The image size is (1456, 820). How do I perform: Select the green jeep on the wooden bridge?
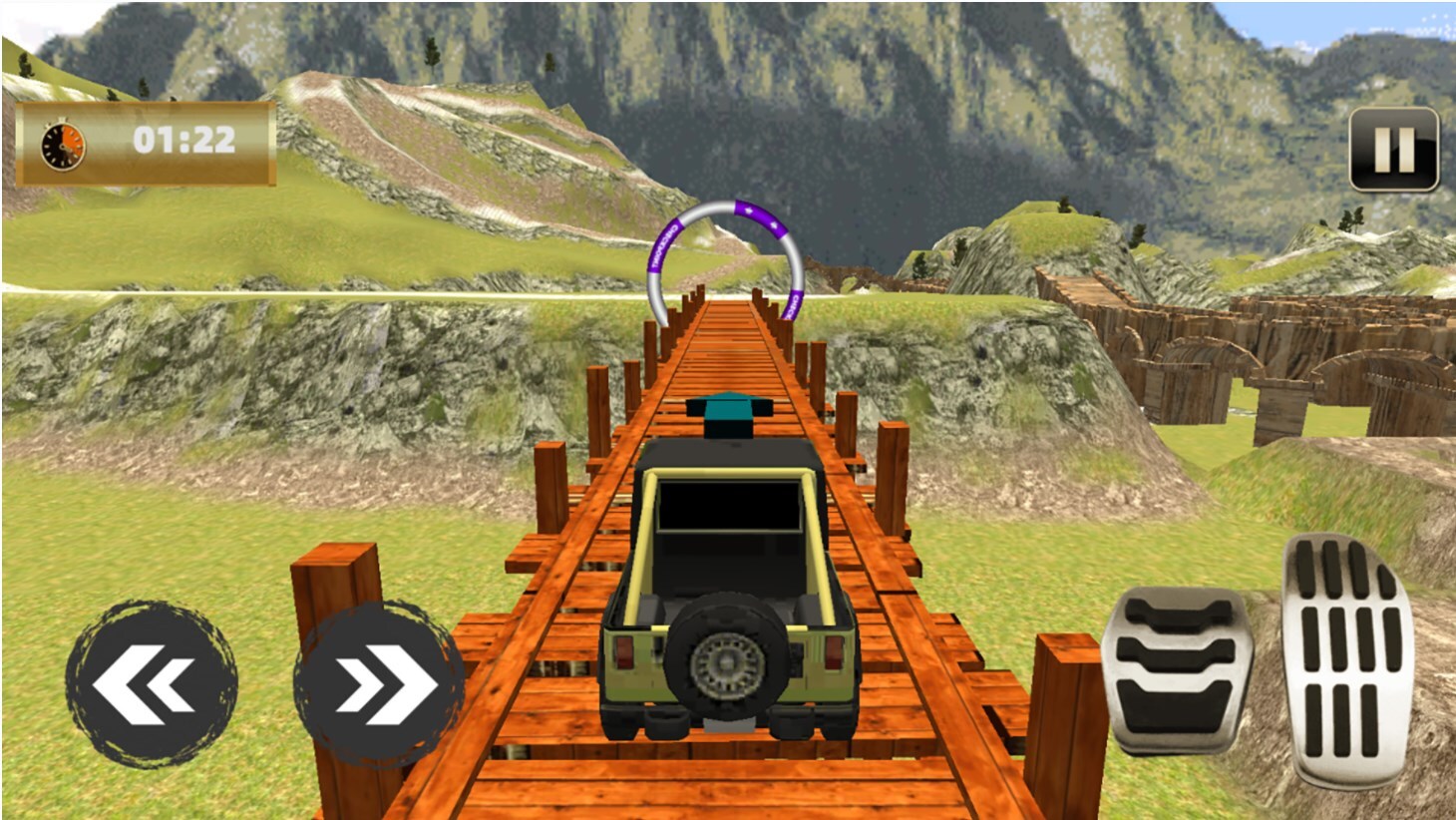[x=723, y=589]
